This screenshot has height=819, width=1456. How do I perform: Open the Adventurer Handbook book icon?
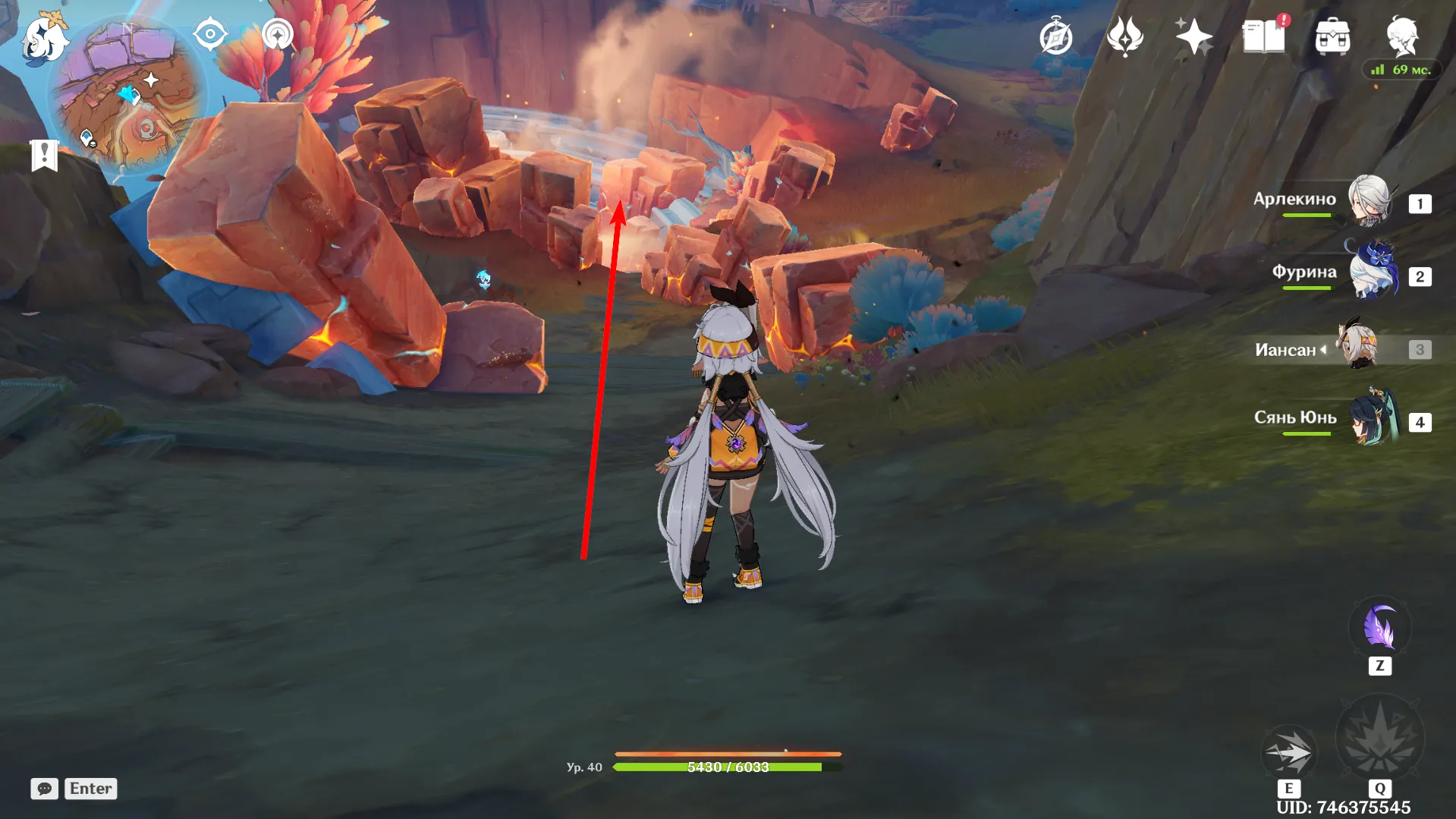point(1264,36)
